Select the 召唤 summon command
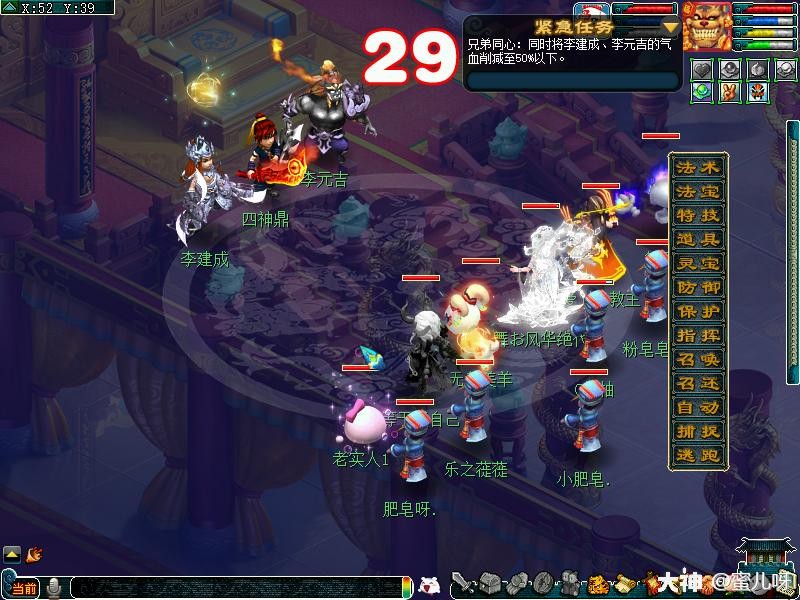The width and height of the screenshot is (800, 600). pyautogui.click(x=698, y=359)
